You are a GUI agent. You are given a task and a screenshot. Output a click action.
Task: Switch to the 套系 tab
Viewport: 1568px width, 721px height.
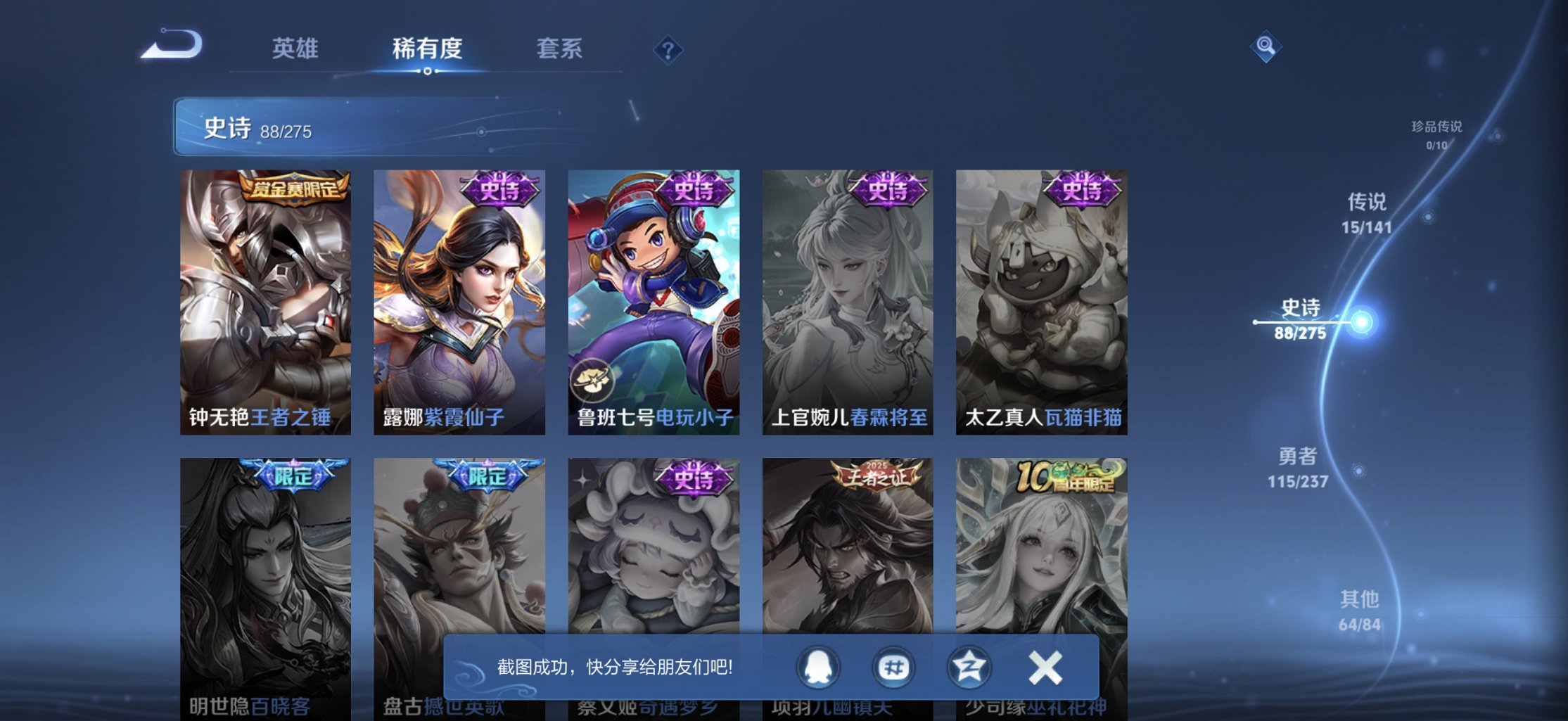(x=559, y=49)
